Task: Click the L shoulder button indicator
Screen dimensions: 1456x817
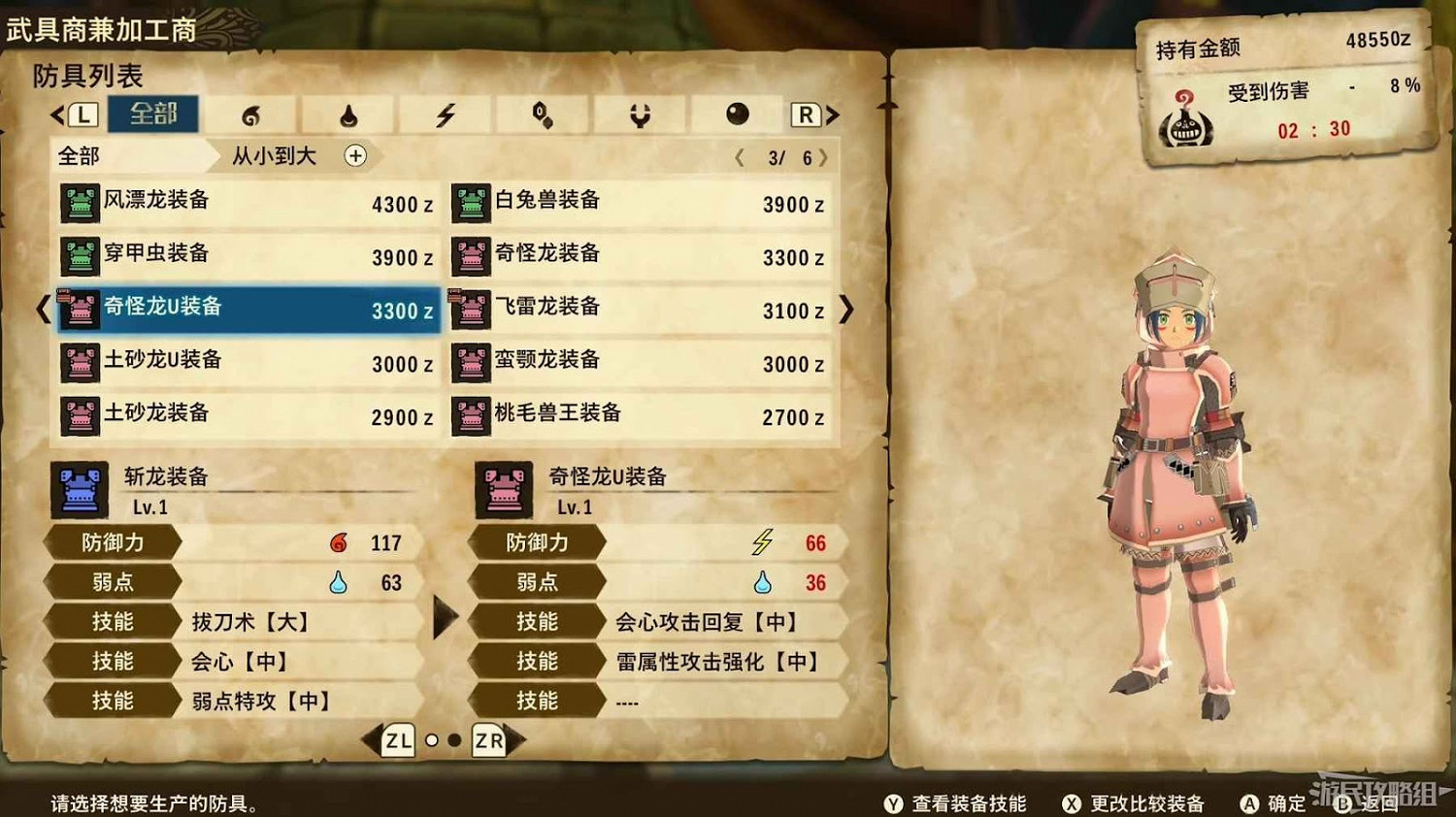Action: click(x=83, y=114)
